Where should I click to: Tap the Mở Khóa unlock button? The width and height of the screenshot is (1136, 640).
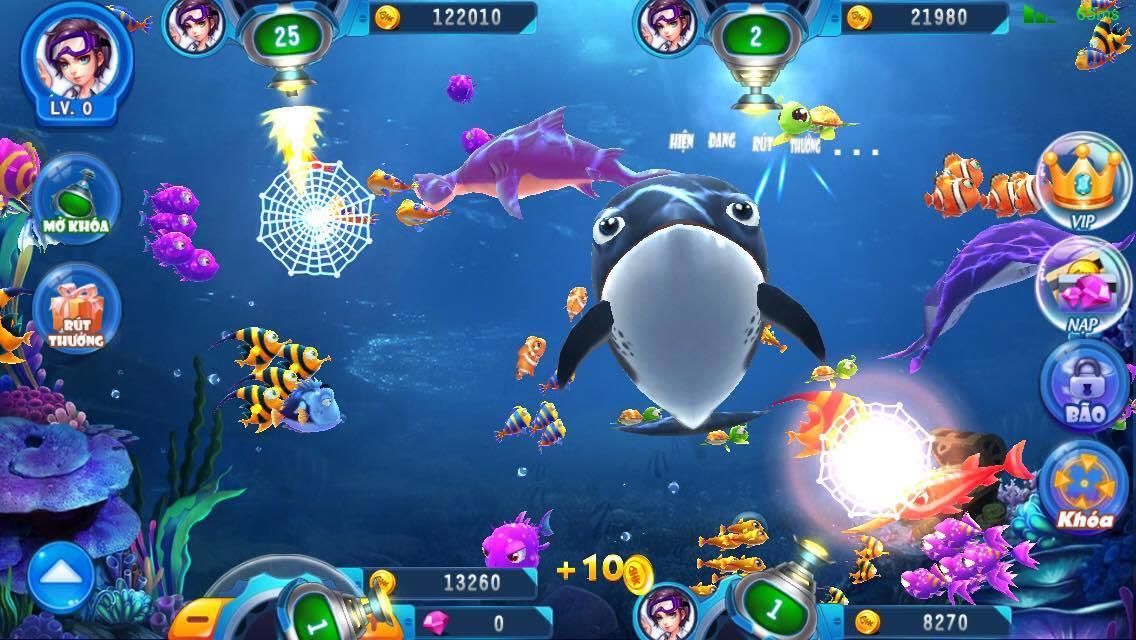[x=76, y=196]
